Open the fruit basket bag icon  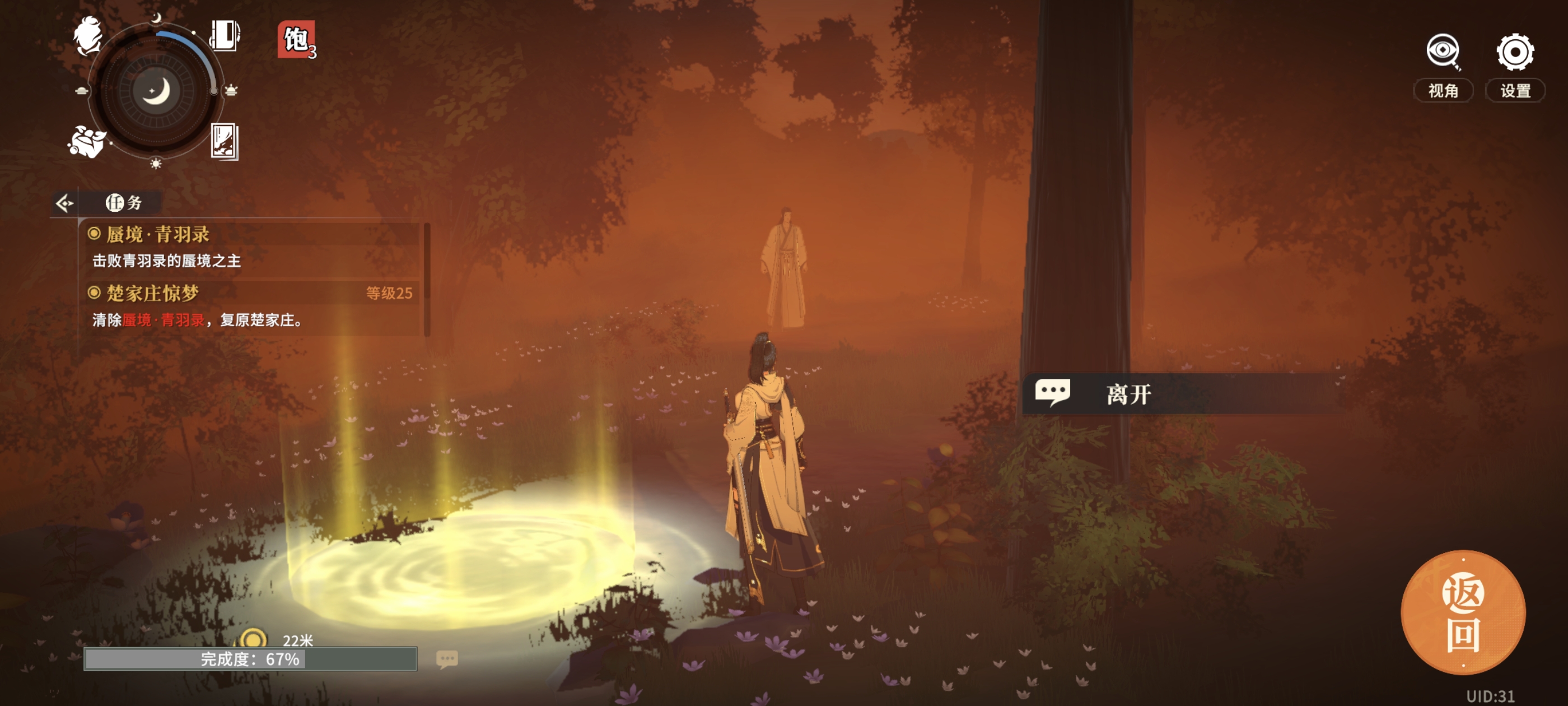coord(86,141)
